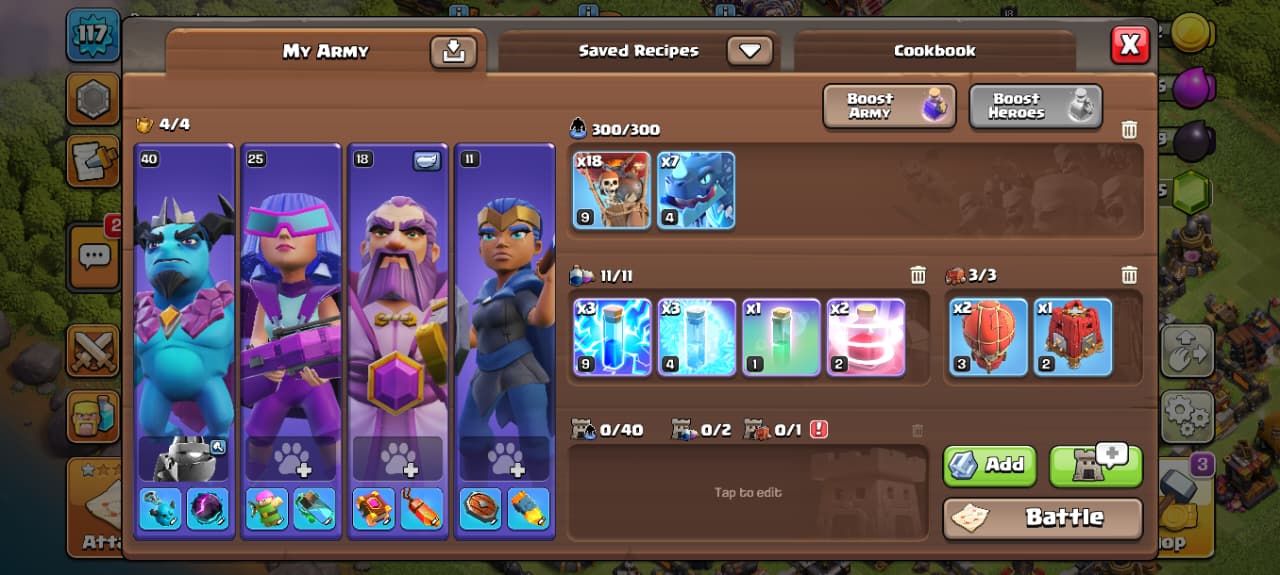Click the green Add button
The image size is (1280, 575).
pyautogui.click(x=989, y=464)
